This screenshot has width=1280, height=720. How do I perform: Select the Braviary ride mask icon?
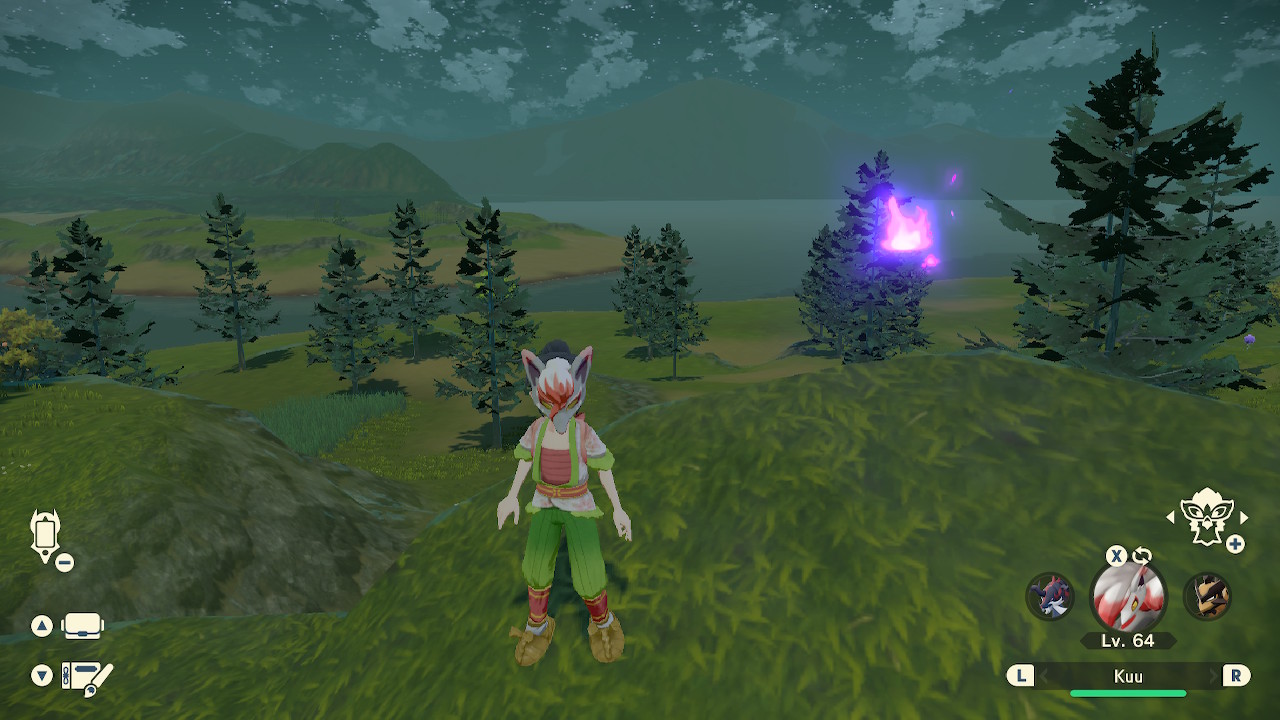(x=1206, y=516)
